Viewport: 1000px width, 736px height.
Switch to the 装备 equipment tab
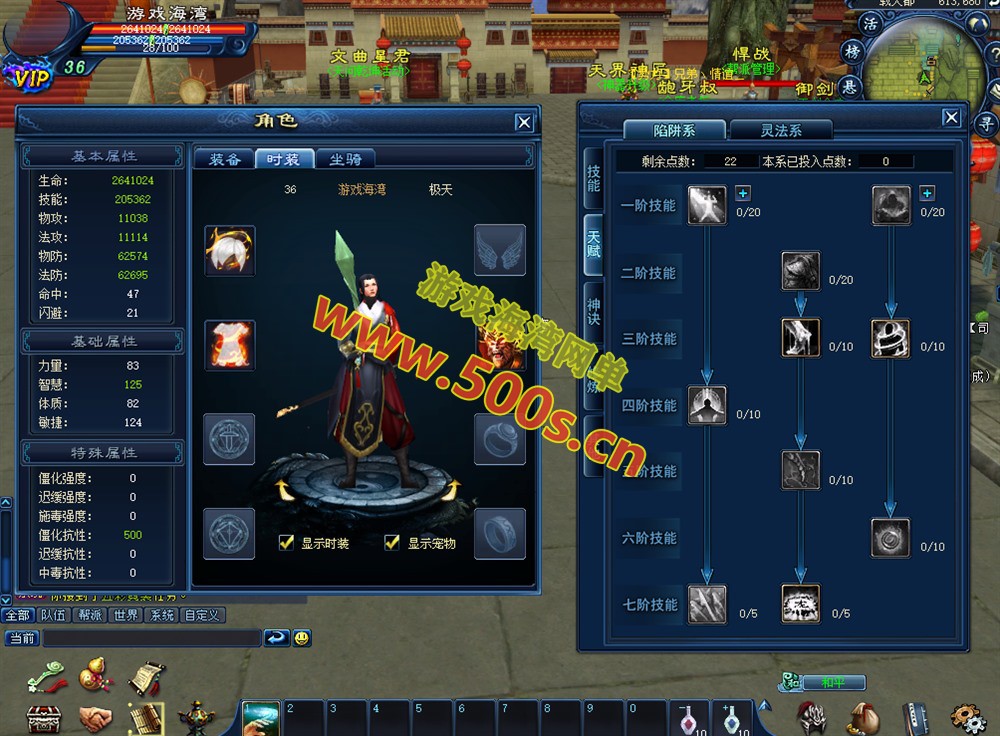(x=223, y=159)
